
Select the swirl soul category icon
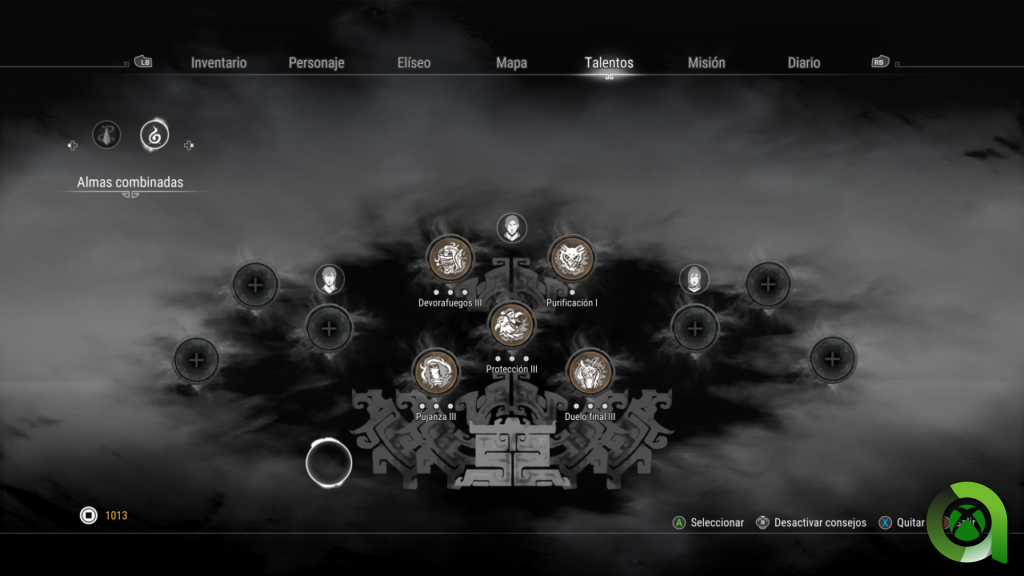154,133
